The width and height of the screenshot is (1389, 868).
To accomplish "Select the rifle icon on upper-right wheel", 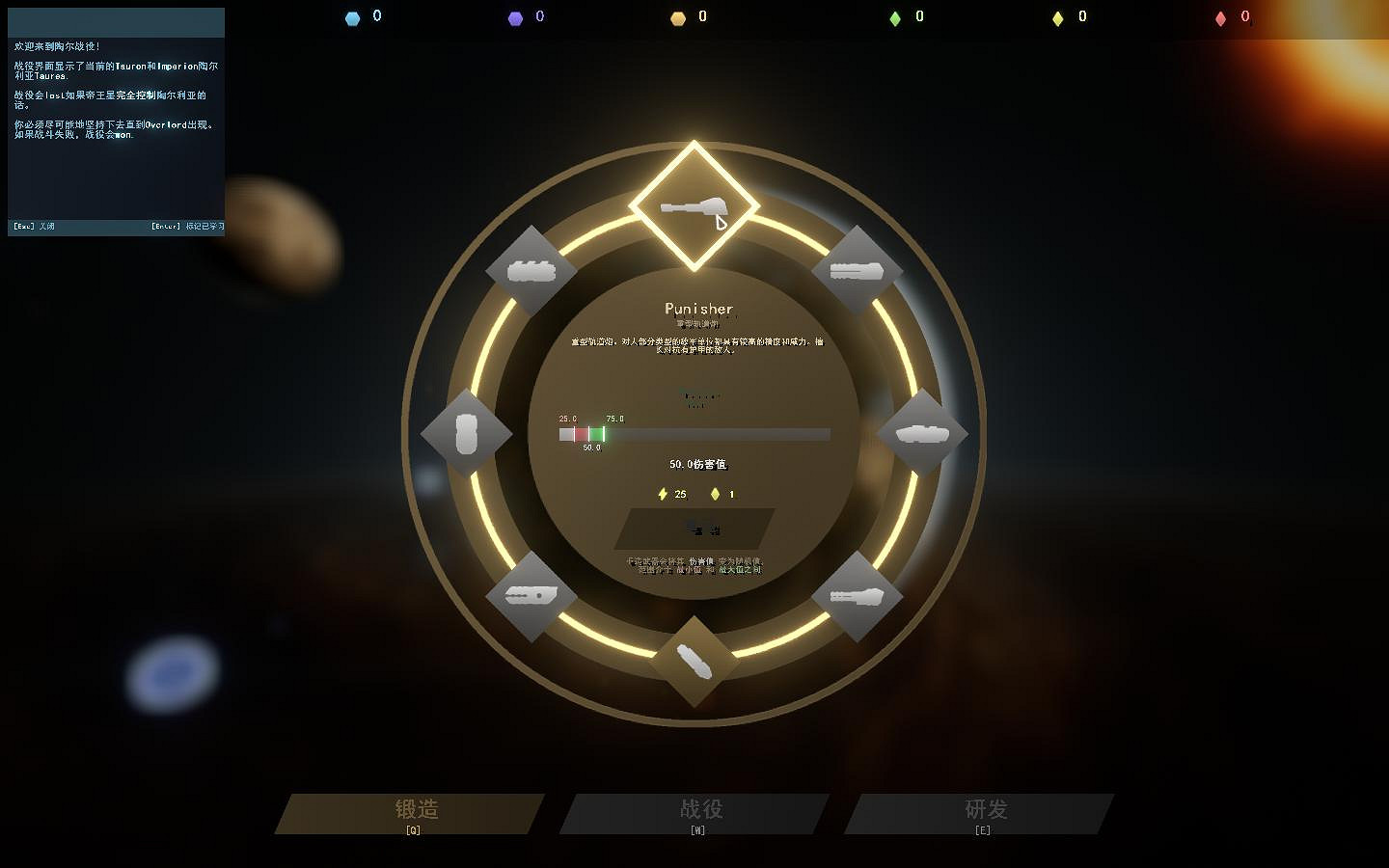I will coord(858,271).
